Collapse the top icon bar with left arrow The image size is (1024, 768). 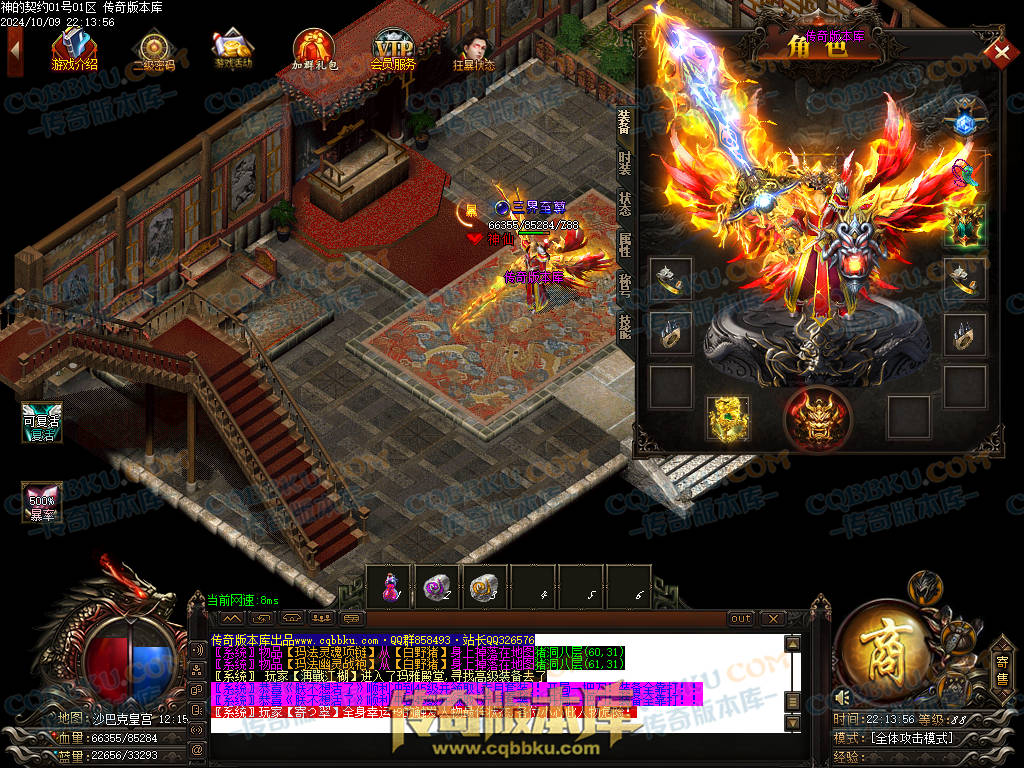click(14, 48)
